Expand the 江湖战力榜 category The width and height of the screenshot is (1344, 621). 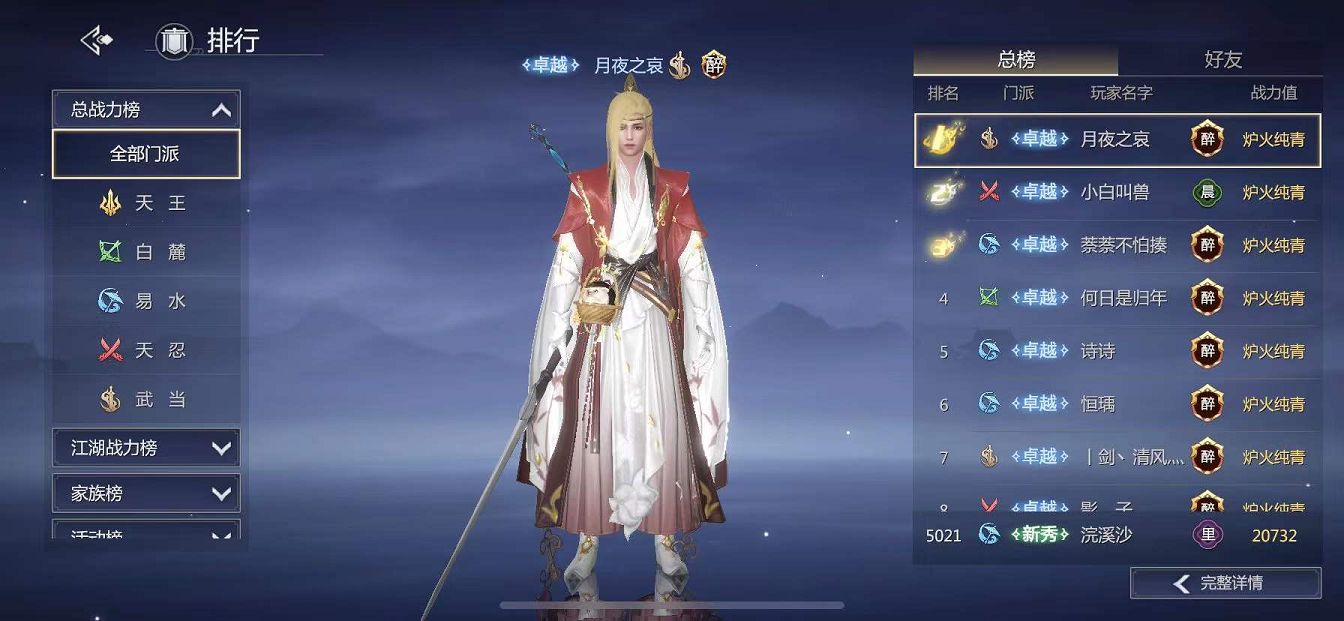click(146, 448)
